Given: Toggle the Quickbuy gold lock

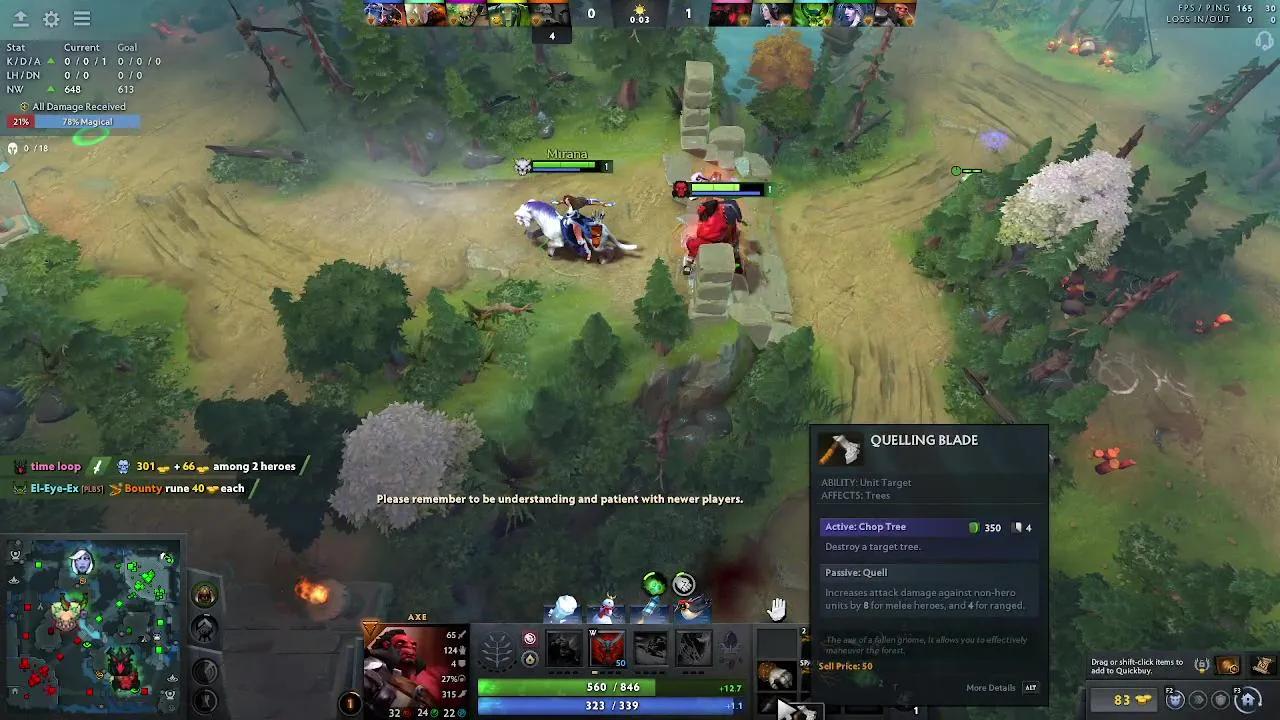Looking at the screenshot, I should coord(1202,664).
